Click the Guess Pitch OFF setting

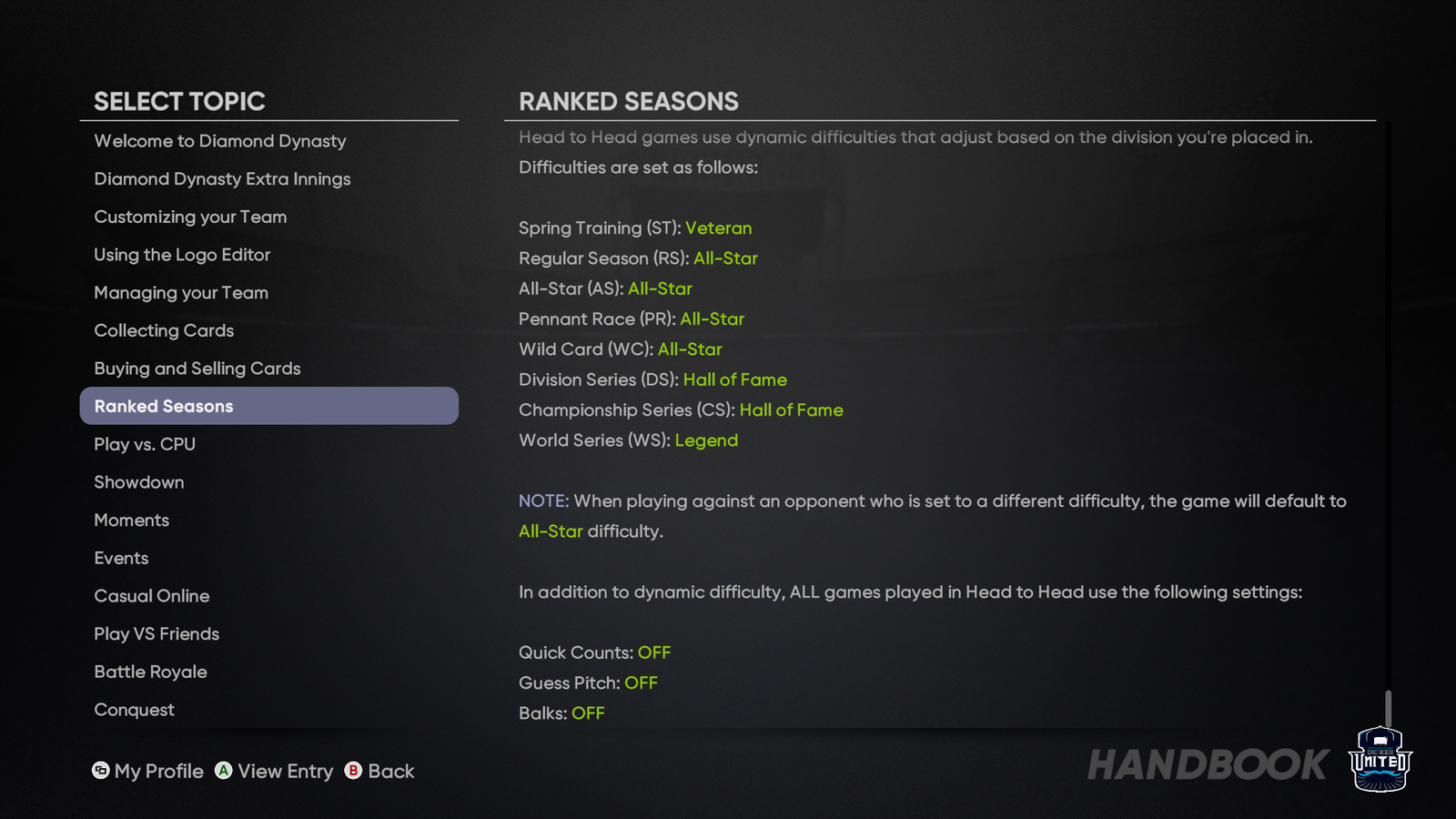(x=642, y=682)
